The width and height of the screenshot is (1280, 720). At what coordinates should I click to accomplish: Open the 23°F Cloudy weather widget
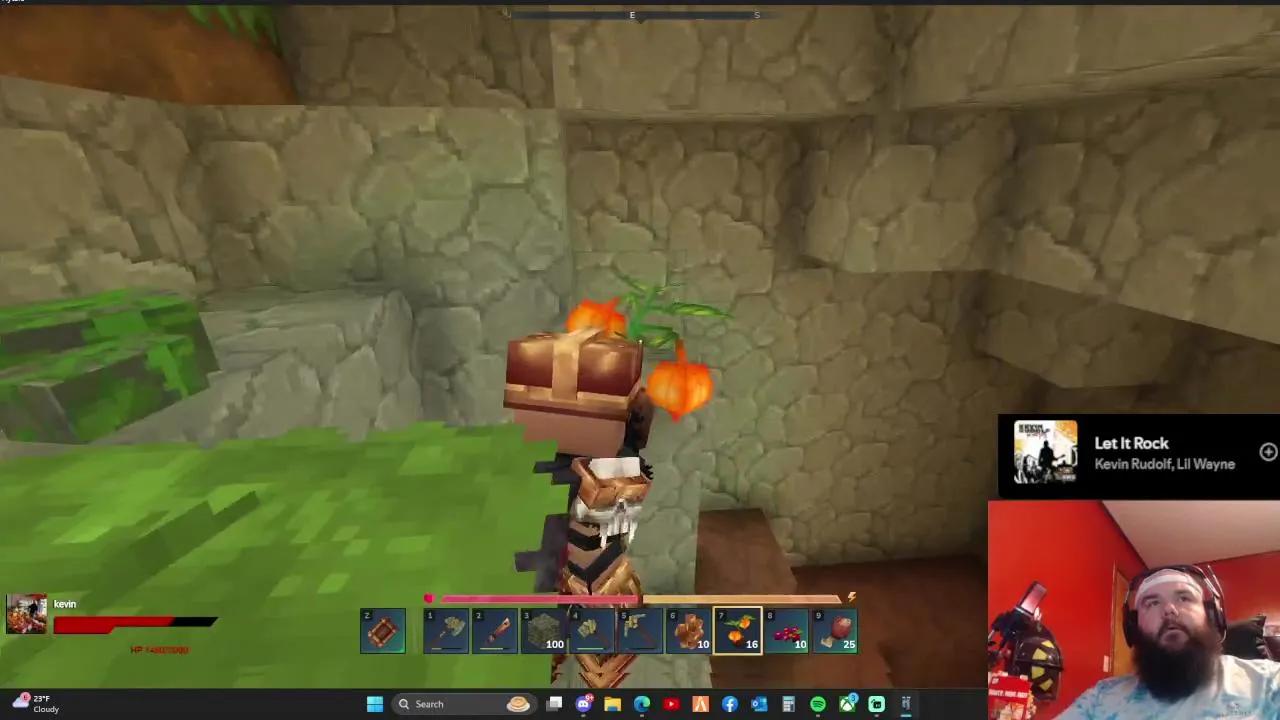(x=36, y=704)
